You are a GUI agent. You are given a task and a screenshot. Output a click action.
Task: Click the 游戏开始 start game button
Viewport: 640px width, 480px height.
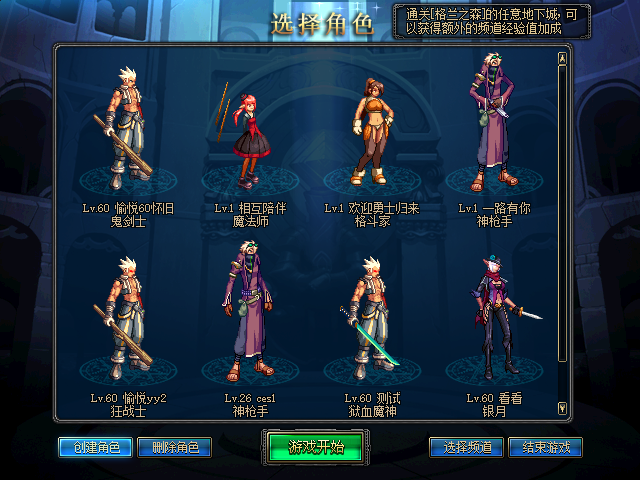(x=316, y=446)
